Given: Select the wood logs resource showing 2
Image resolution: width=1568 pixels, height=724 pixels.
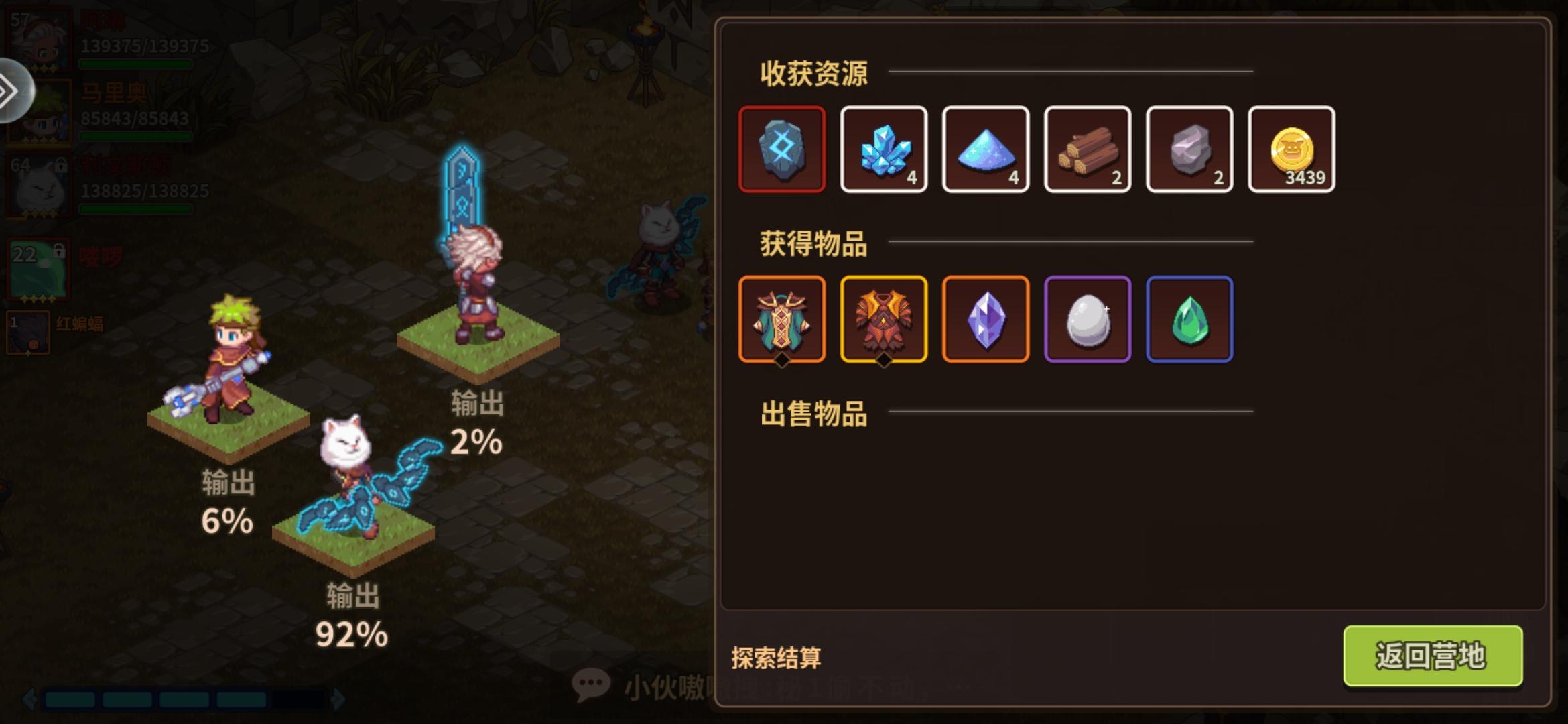Looking at the screenshot, I should pyautogui.click(x=1088, y=148).
